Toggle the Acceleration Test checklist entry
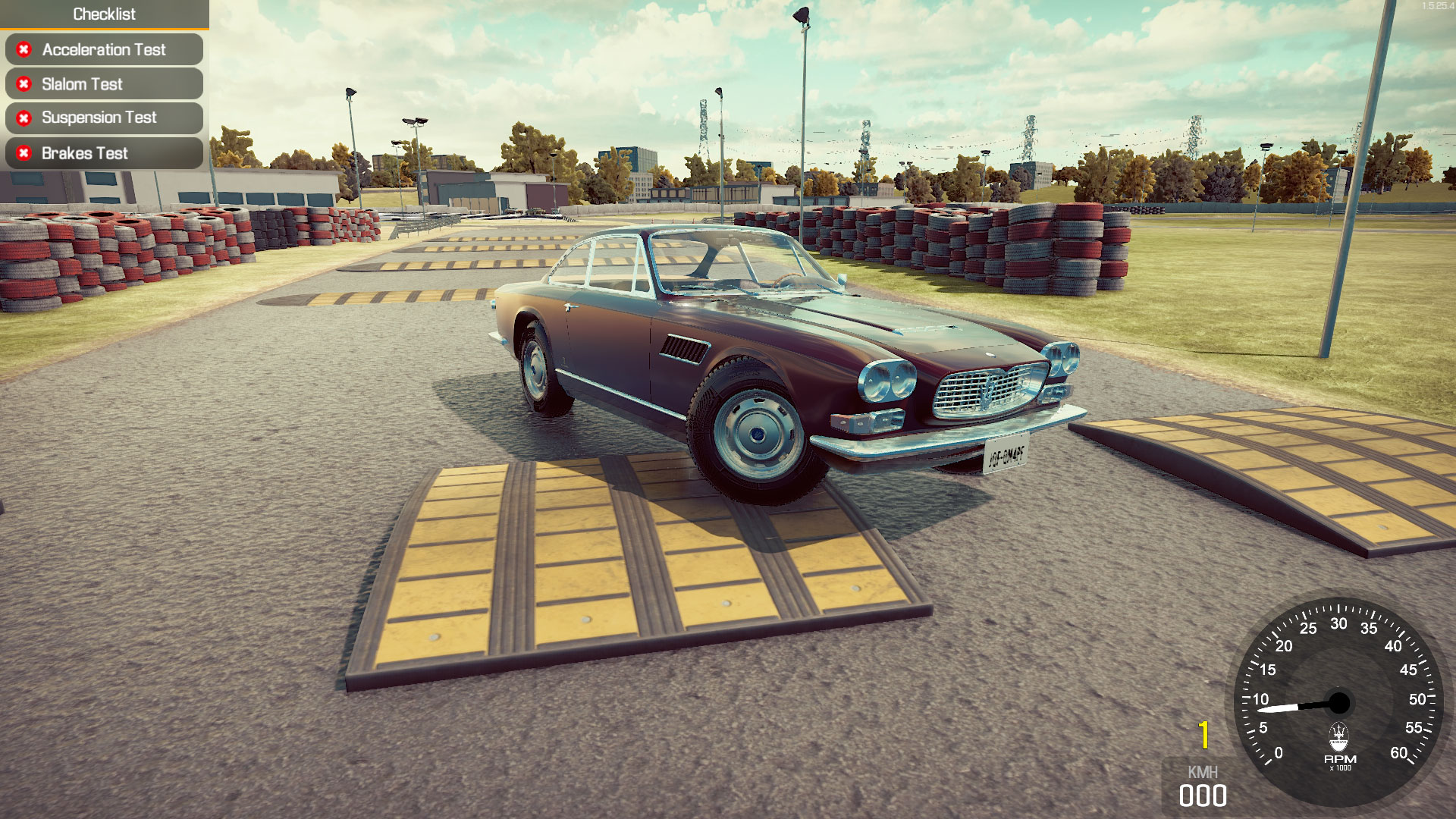The width and height of the screenshot is (1456, 819). point(104,50)
